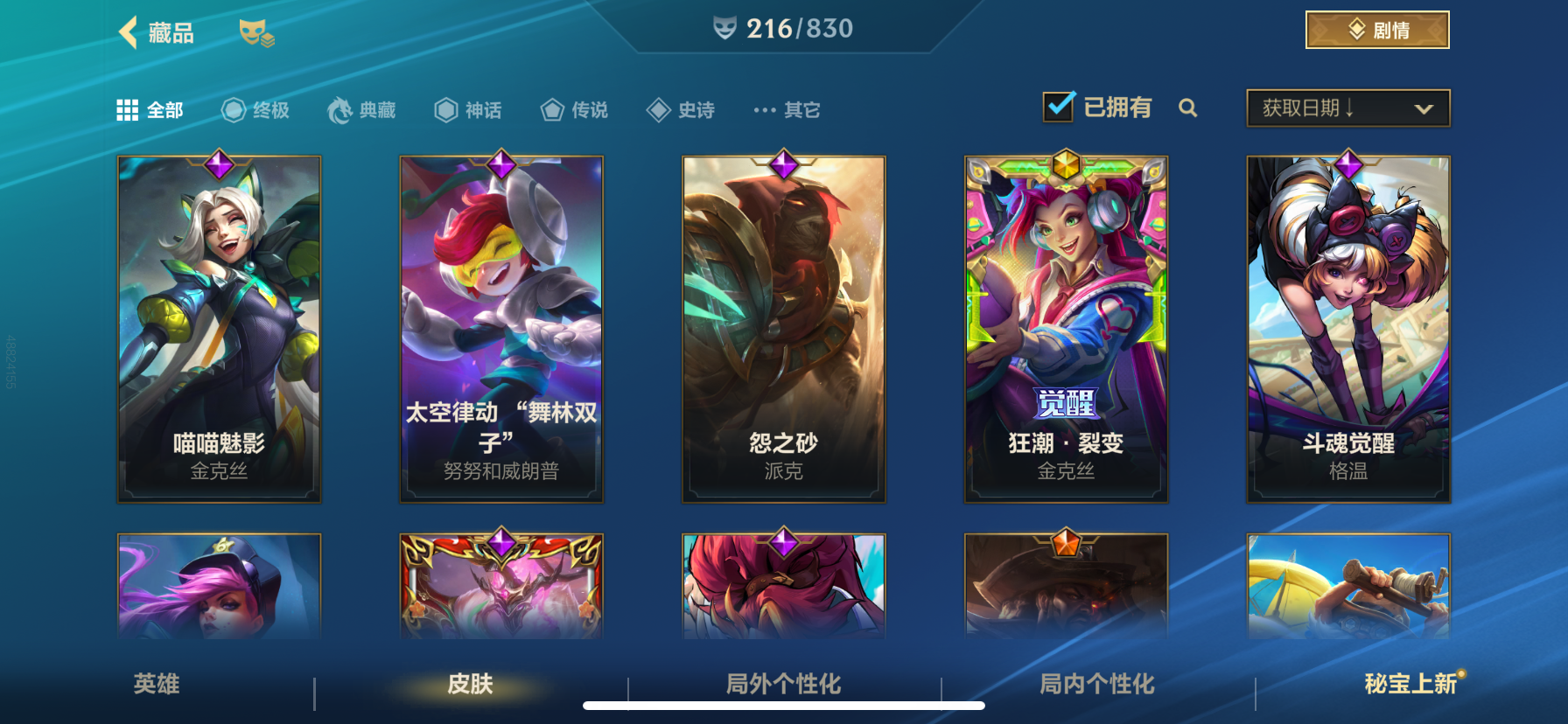Open the 怨之砂 派克 skin card
The height and width of the screenshot is (724, 1568).
783,328
